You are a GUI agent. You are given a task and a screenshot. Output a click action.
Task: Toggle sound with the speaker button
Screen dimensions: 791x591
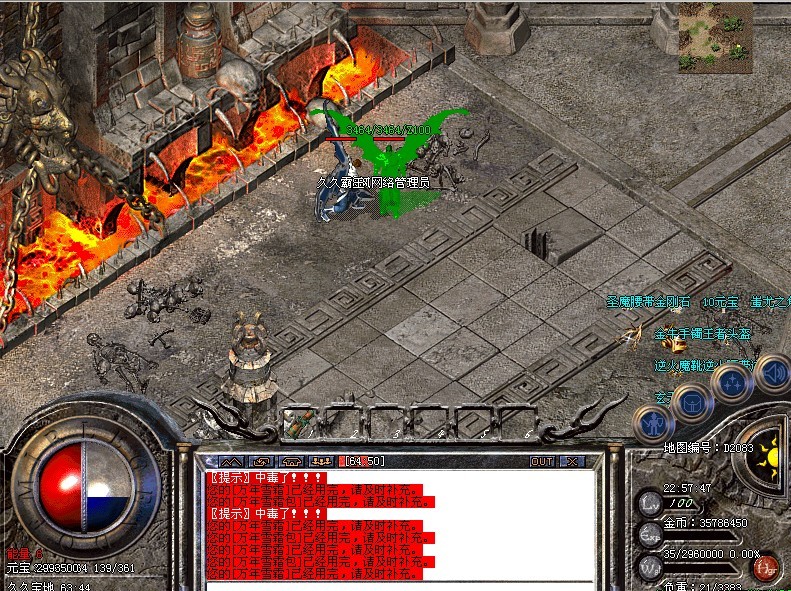point(772,374)
